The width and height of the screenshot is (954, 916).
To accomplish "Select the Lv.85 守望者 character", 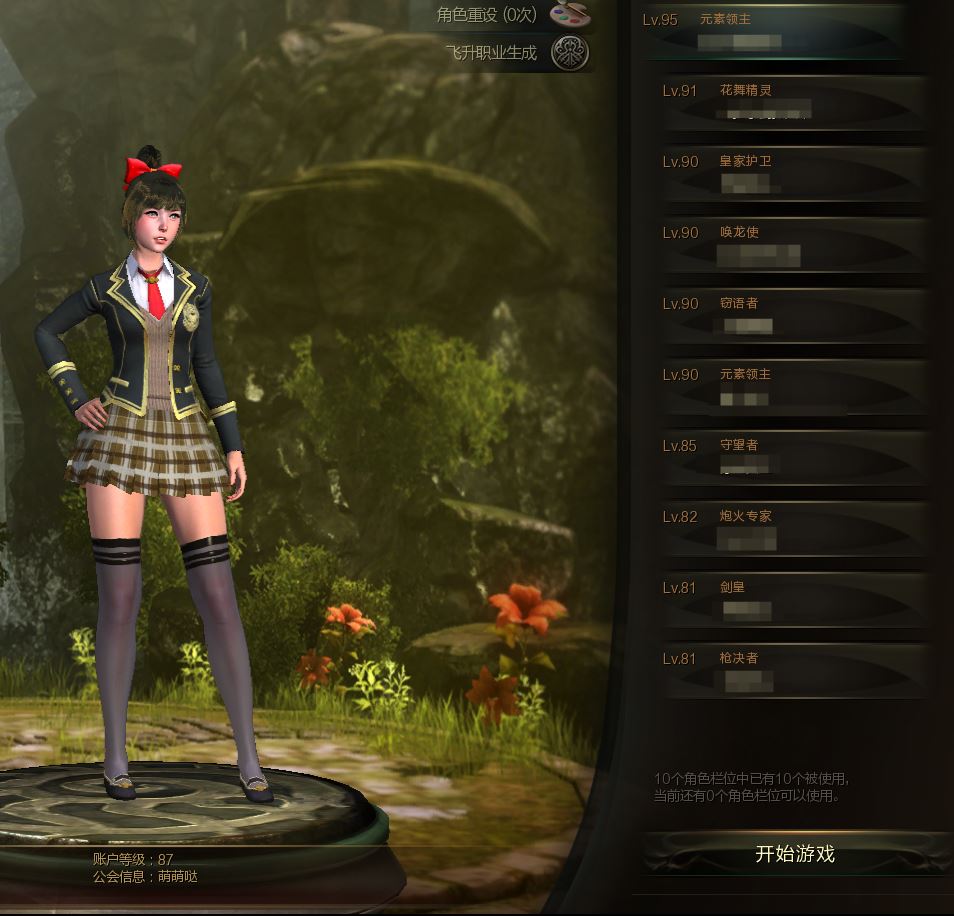I will coord(795,457).
